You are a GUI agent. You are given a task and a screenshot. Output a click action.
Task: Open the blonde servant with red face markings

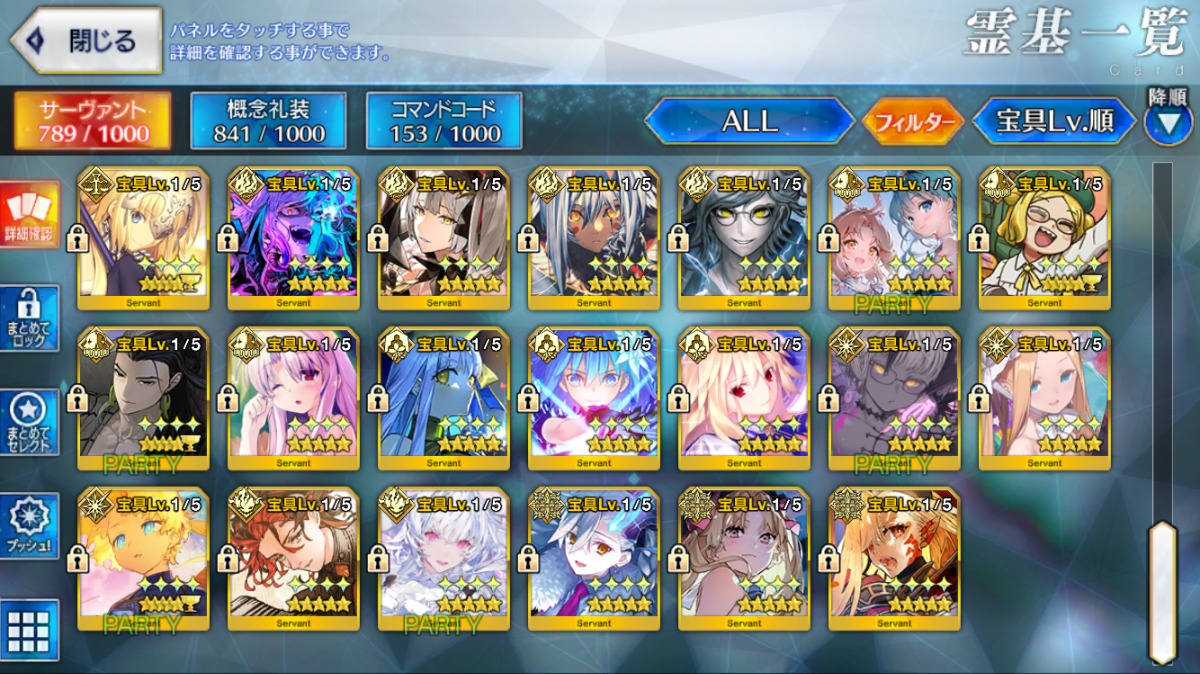[894, 559]
